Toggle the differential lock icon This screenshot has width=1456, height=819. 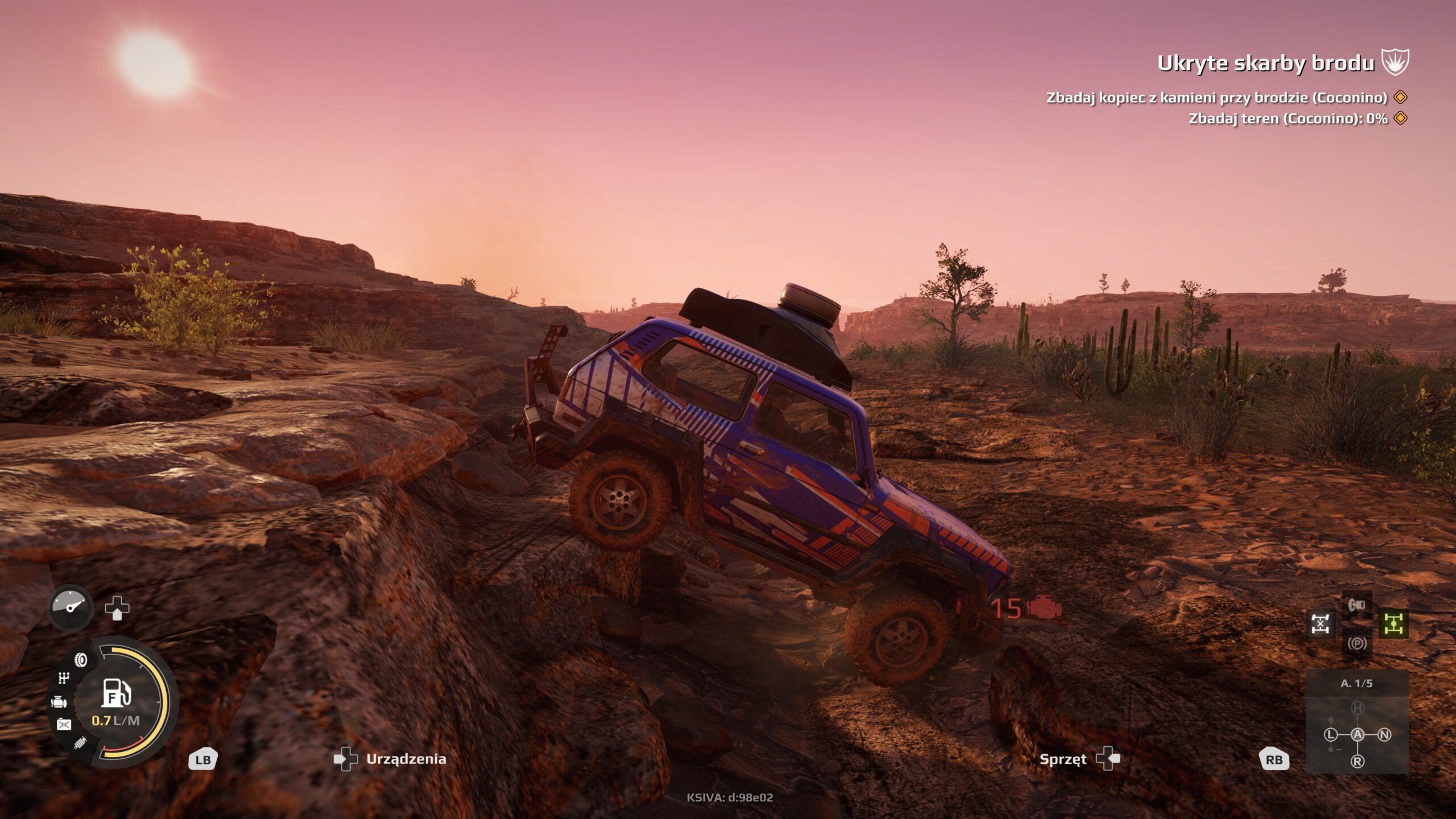[x=1320, y=623]
